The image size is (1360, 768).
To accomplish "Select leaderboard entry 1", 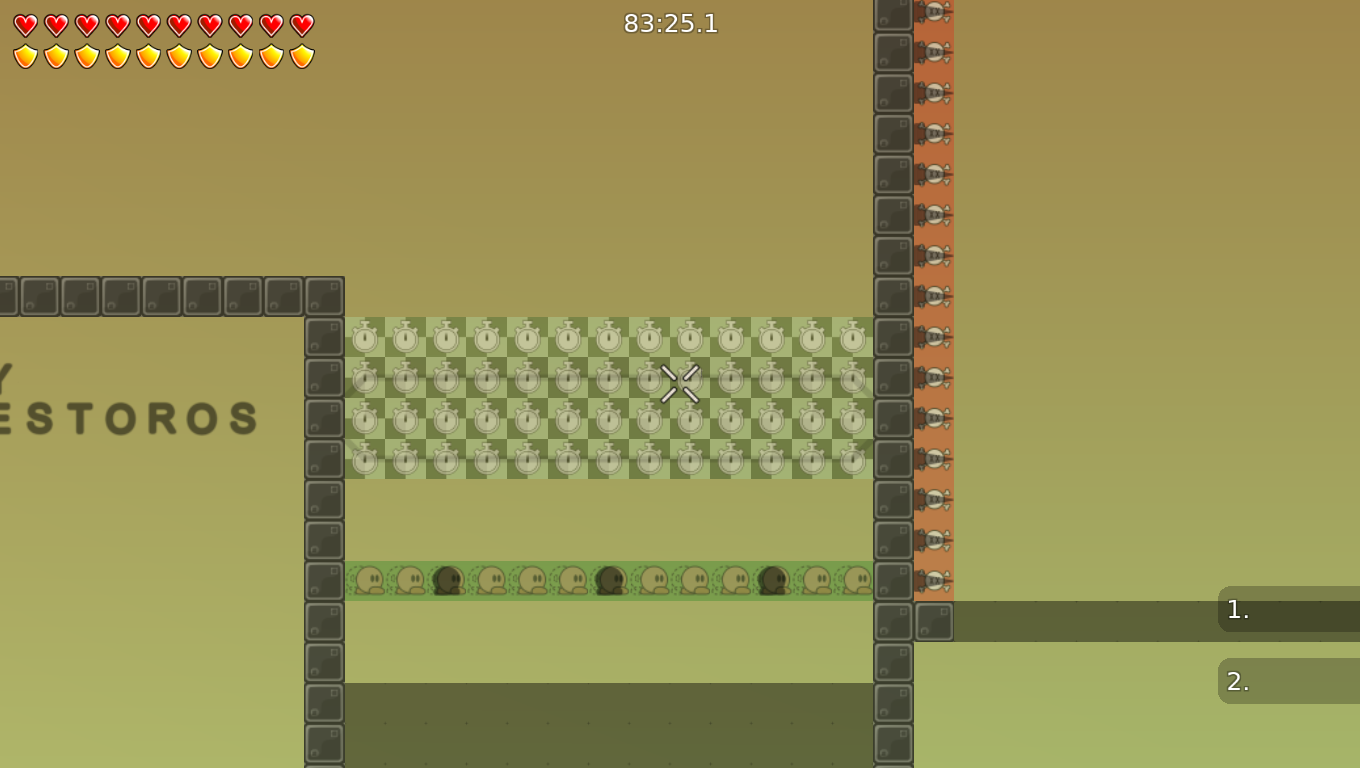I will click(x=1290, y=610).
